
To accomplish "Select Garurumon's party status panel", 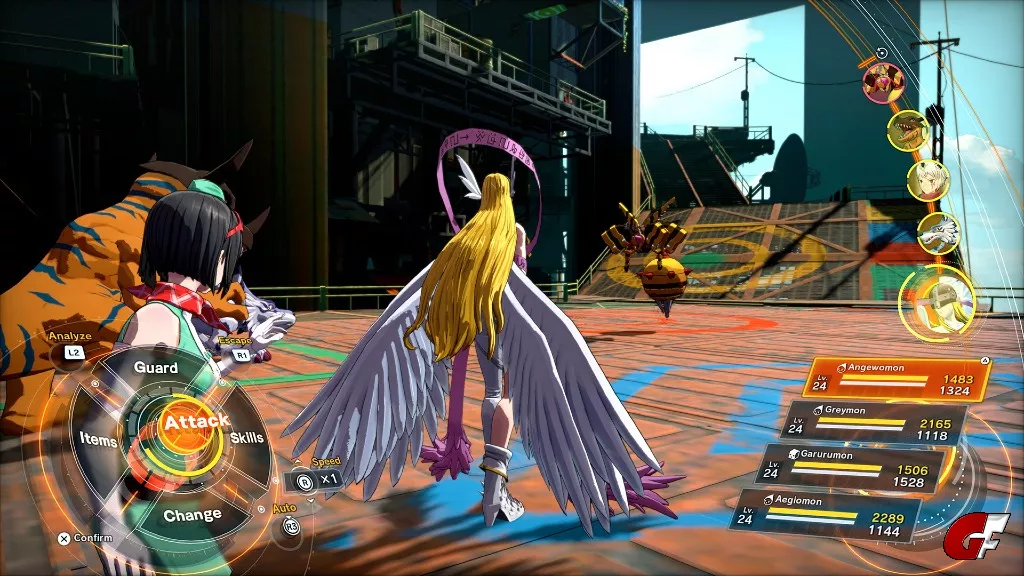I will pyautogui.click(x=849, y=469).
